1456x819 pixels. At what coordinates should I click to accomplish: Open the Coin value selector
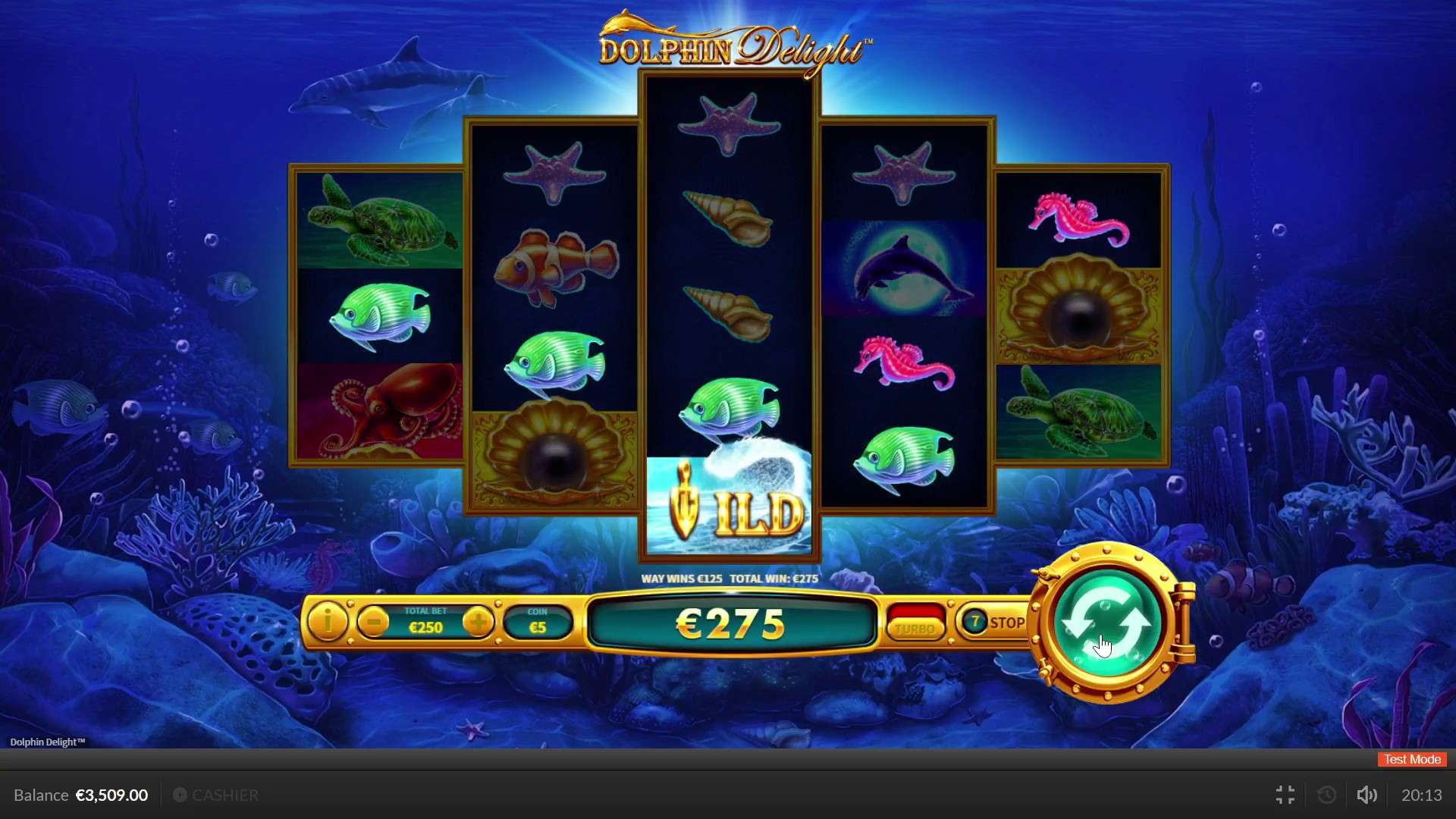[538, 623]
